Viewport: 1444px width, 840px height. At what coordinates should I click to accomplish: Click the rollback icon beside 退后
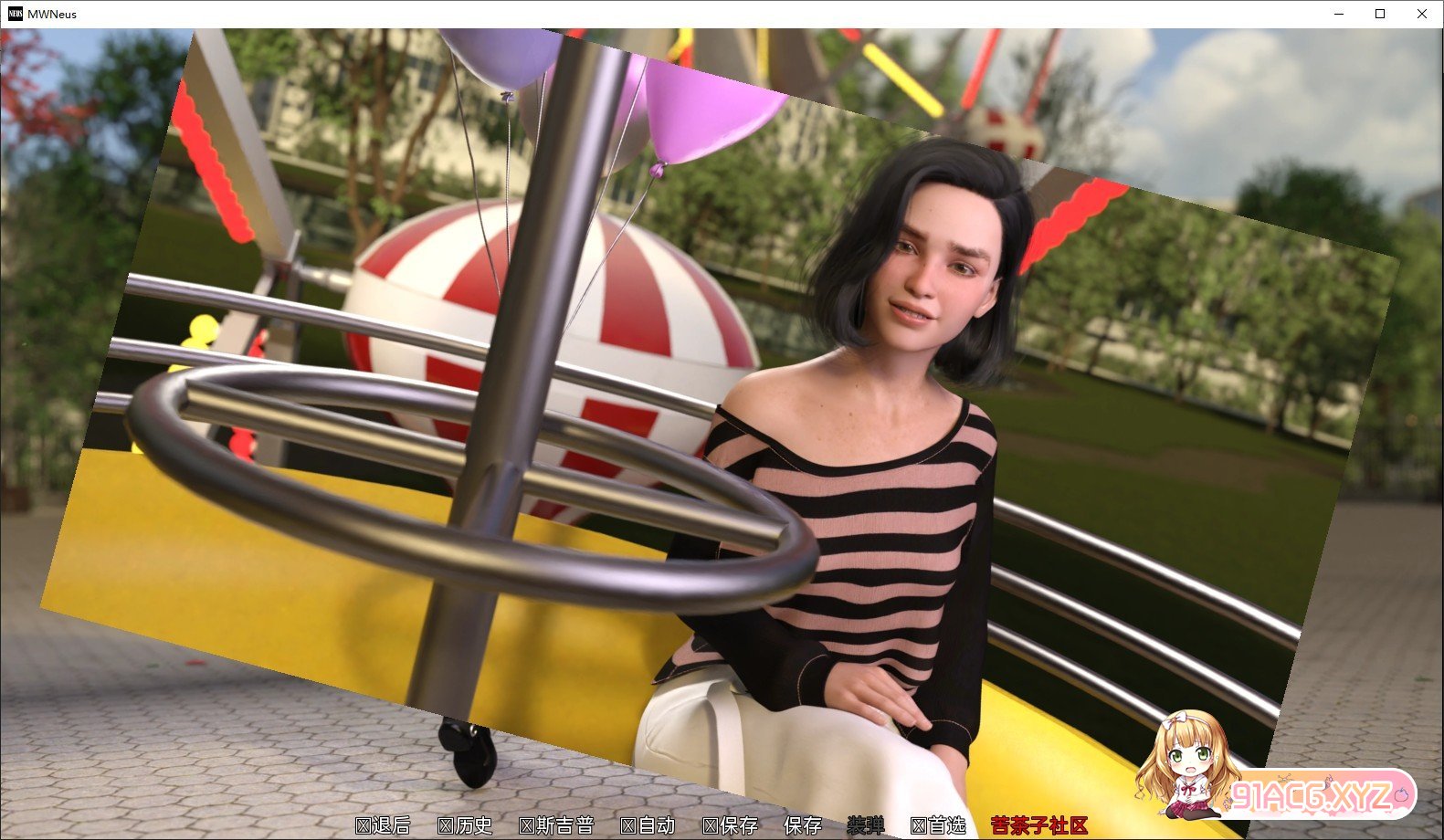[x=362, y=825]
